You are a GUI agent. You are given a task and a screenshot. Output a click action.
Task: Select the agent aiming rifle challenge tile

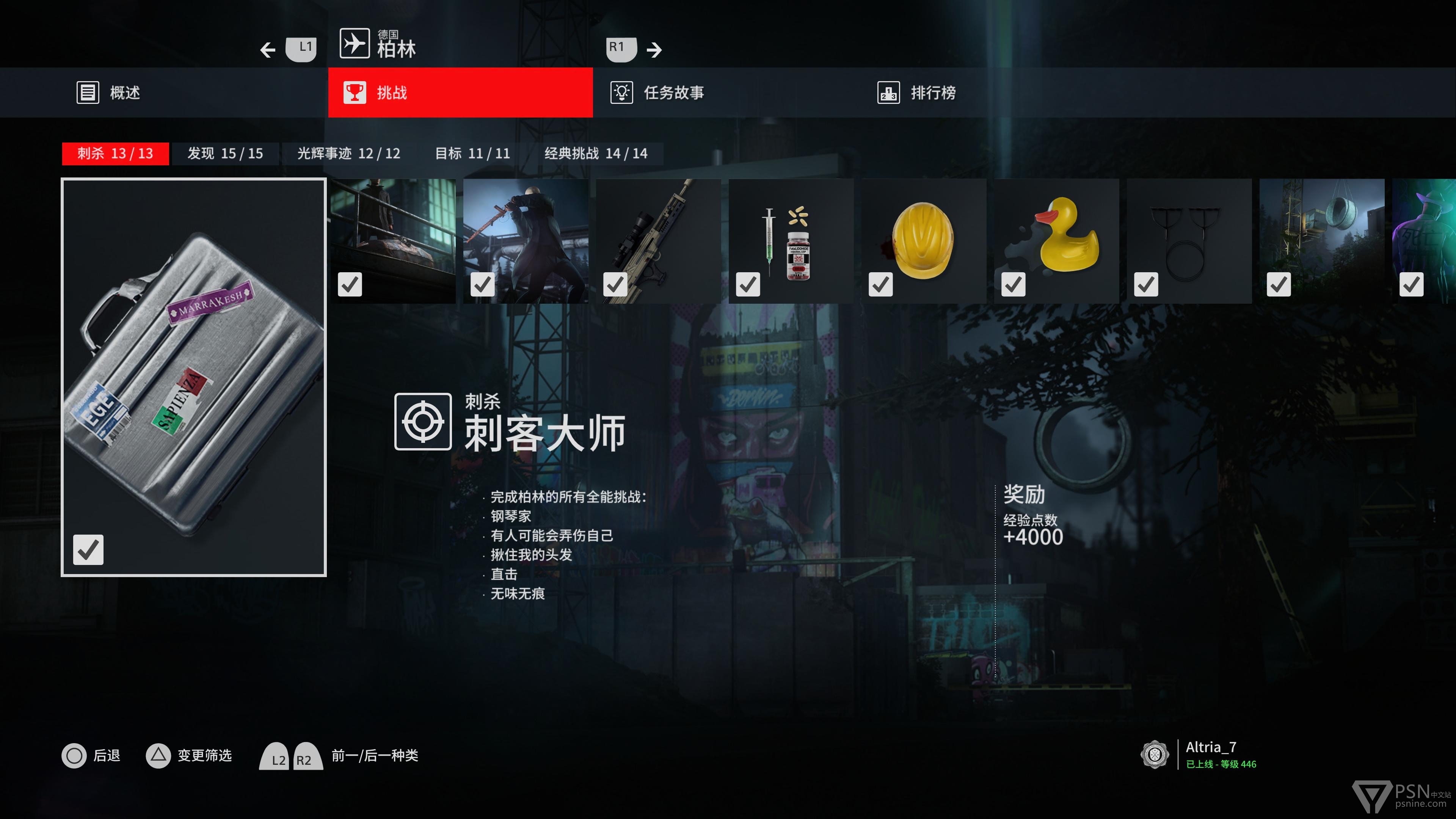point(526,242)
